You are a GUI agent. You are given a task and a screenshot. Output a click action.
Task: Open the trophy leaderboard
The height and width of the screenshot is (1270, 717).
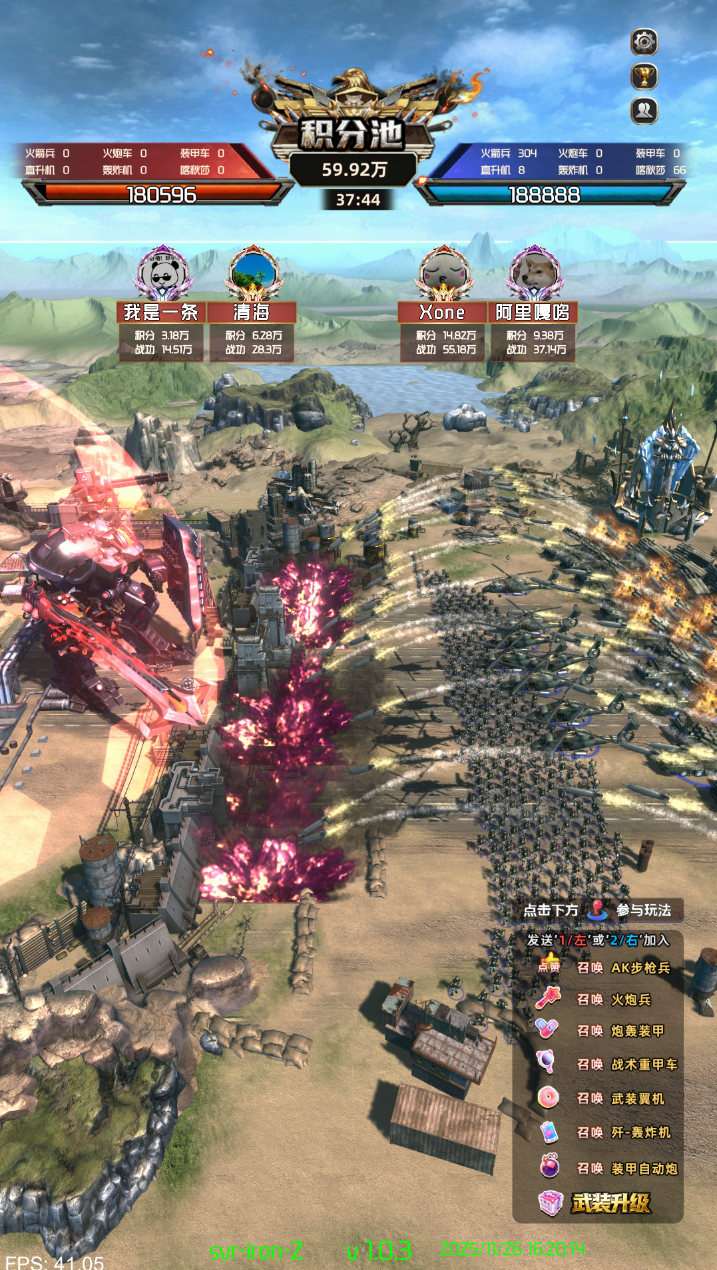click(645, 76)
